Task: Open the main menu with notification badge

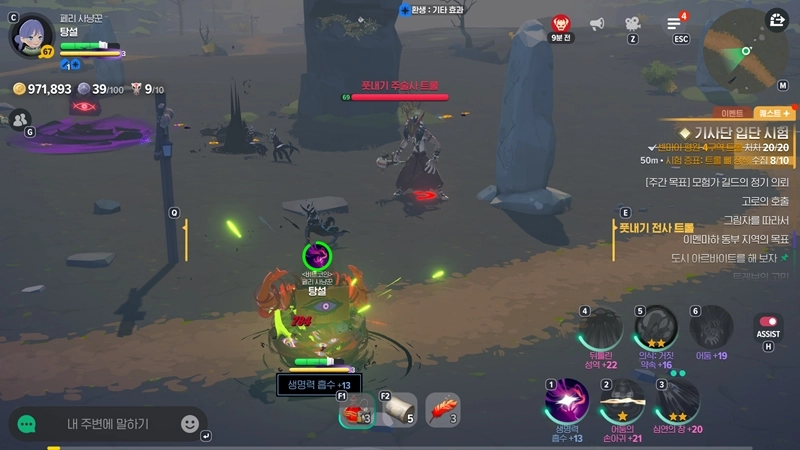Action: 675,23
